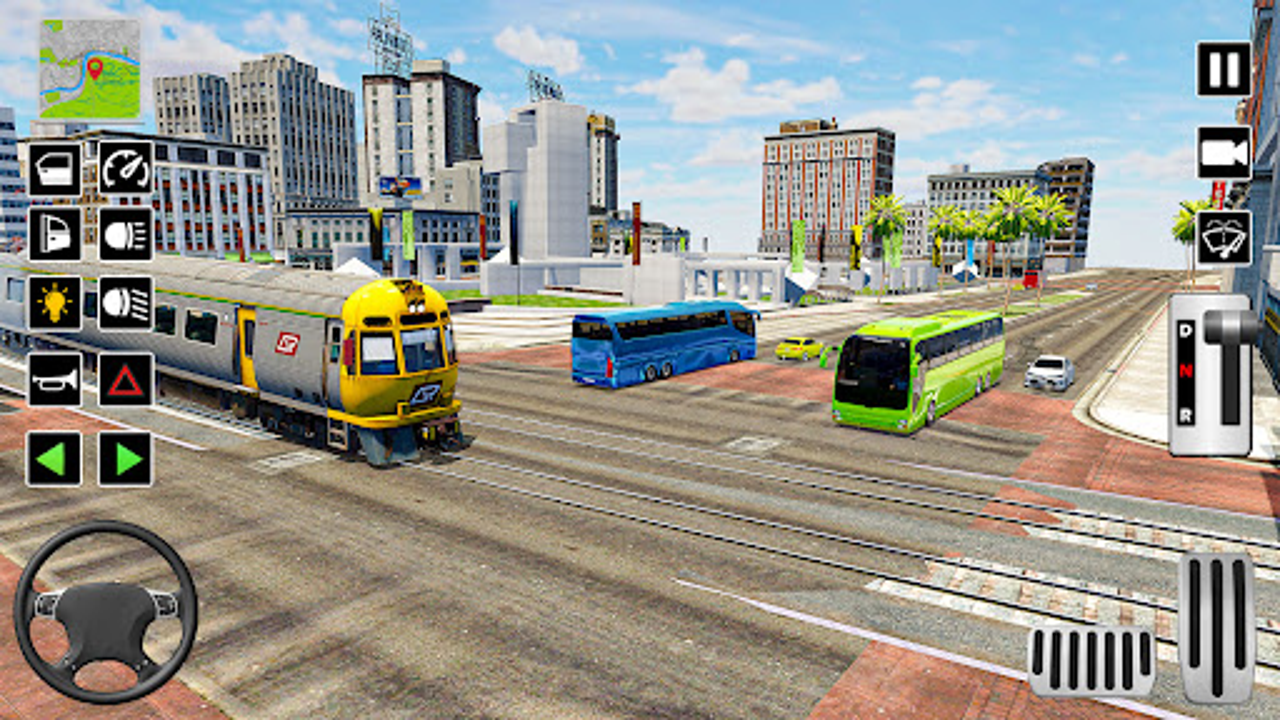1280x720 pixels.
Task: Set the transmission to Neutral
Action: [1185, 370]
